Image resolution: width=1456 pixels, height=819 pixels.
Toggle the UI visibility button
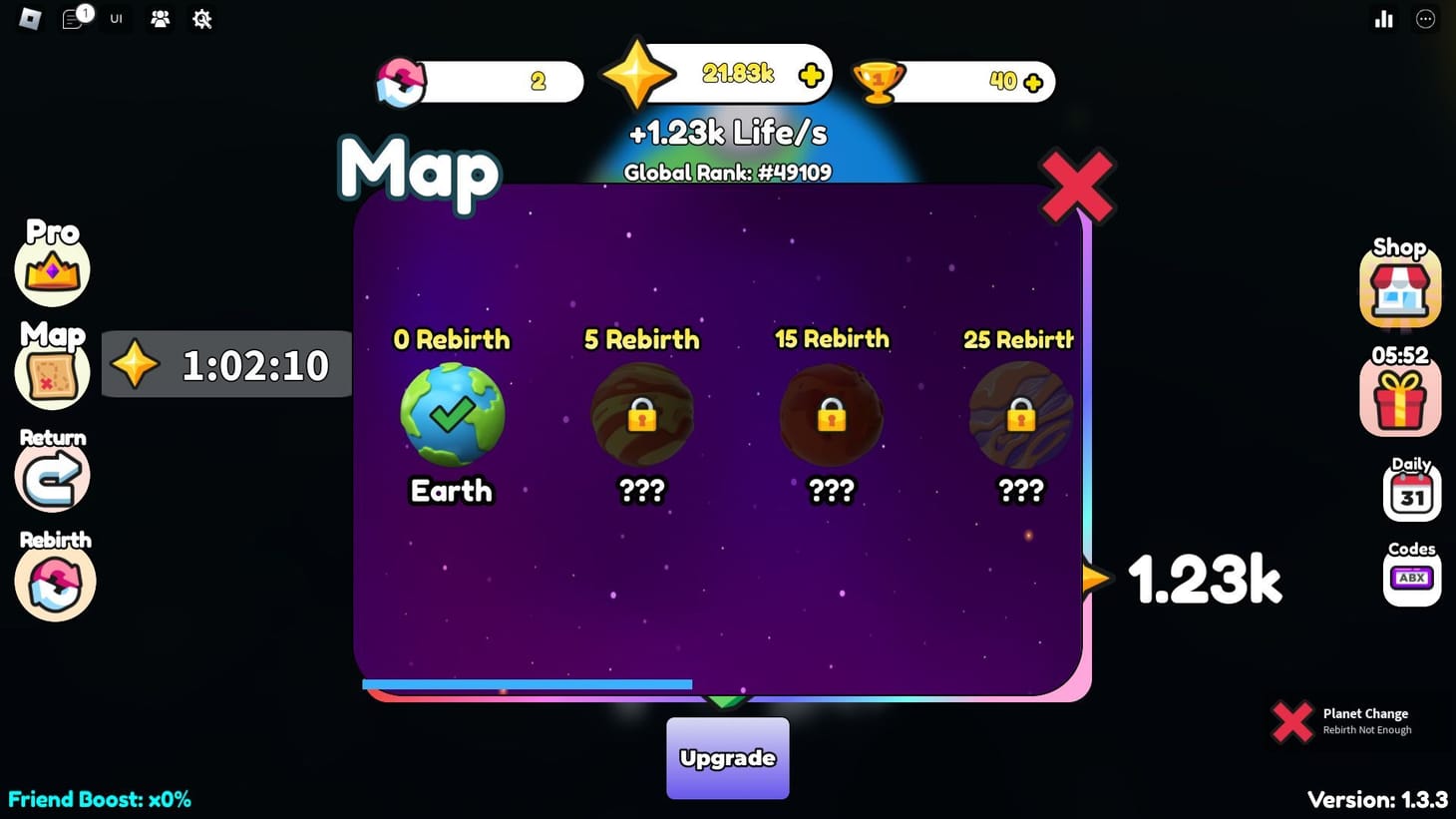116,19
